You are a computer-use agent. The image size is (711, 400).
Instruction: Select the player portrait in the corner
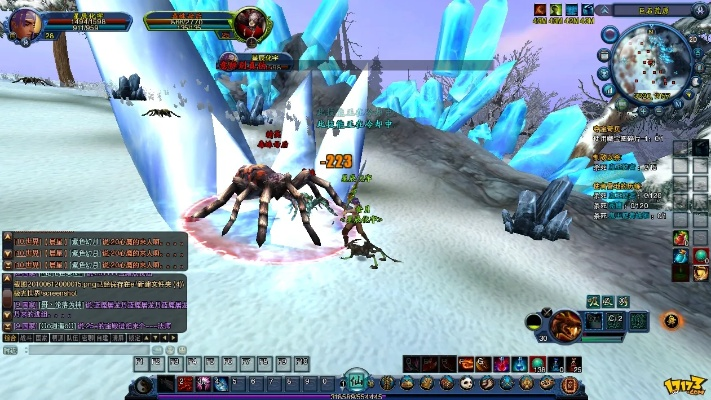pos(26,19)
